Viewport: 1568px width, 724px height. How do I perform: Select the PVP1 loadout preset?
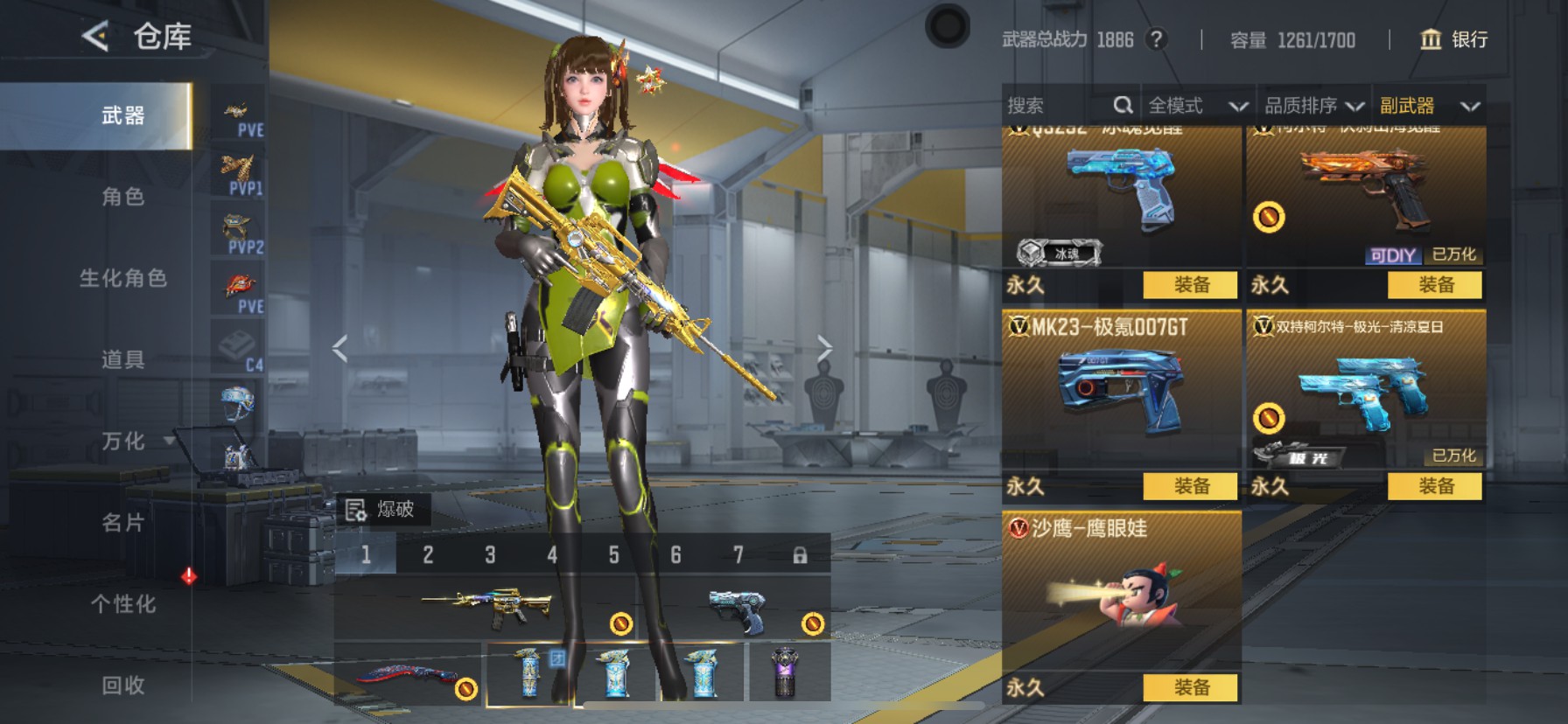tap(239, 175)
